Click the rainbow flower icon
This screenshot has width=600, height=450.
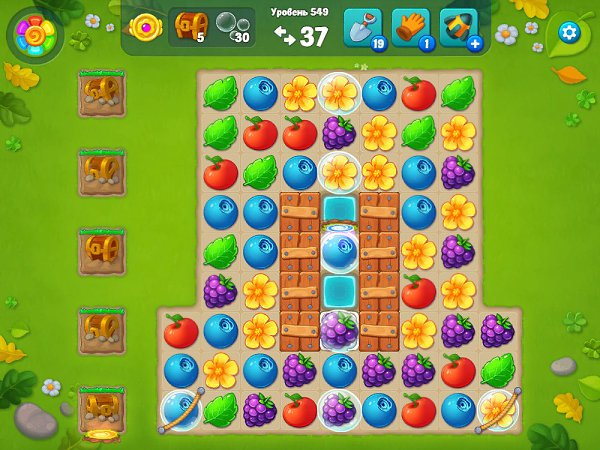coord(35,35)
